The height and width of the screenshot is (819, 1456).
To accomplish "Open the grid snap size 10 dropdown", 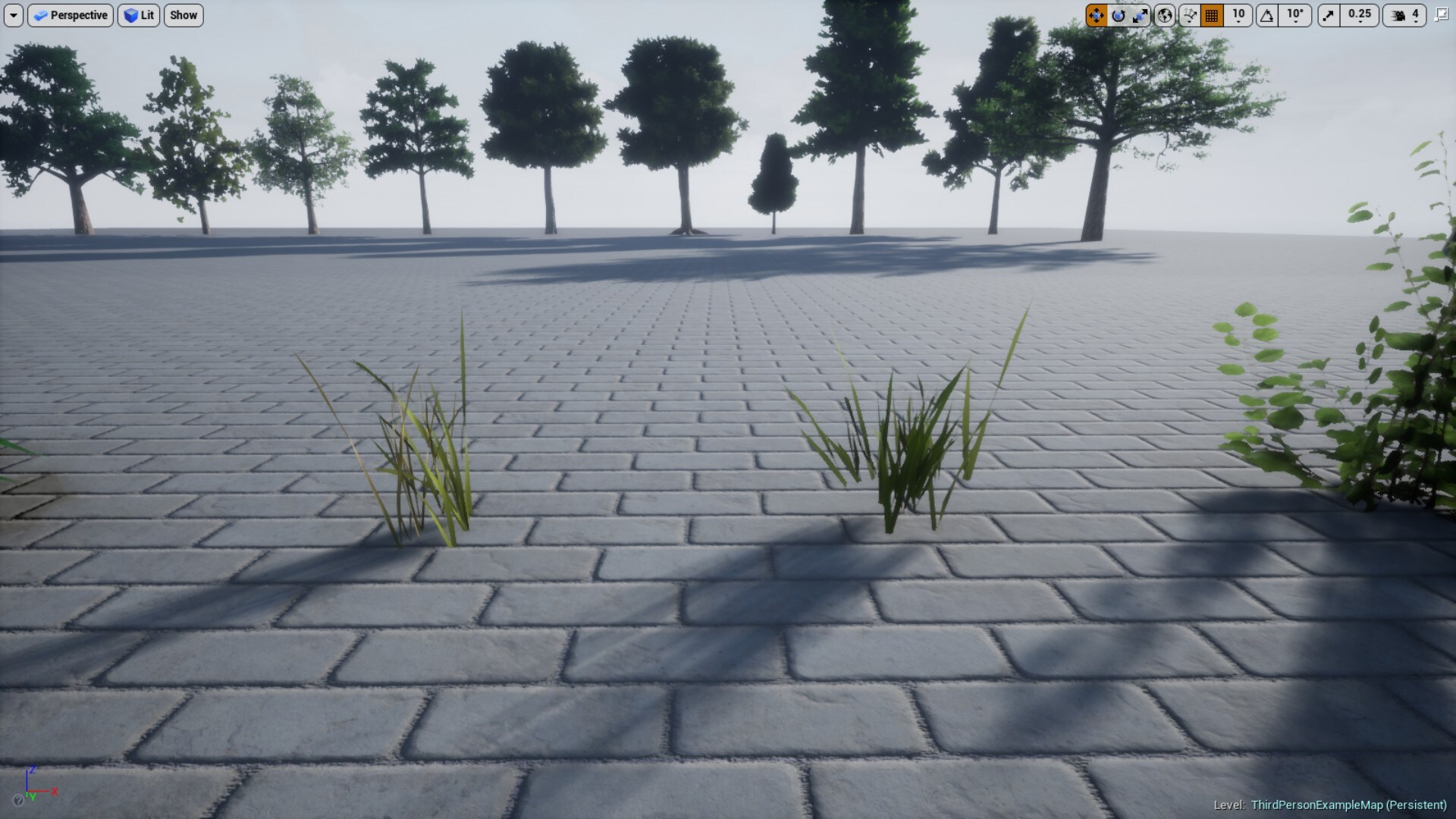I will (x=1237, y=16).
